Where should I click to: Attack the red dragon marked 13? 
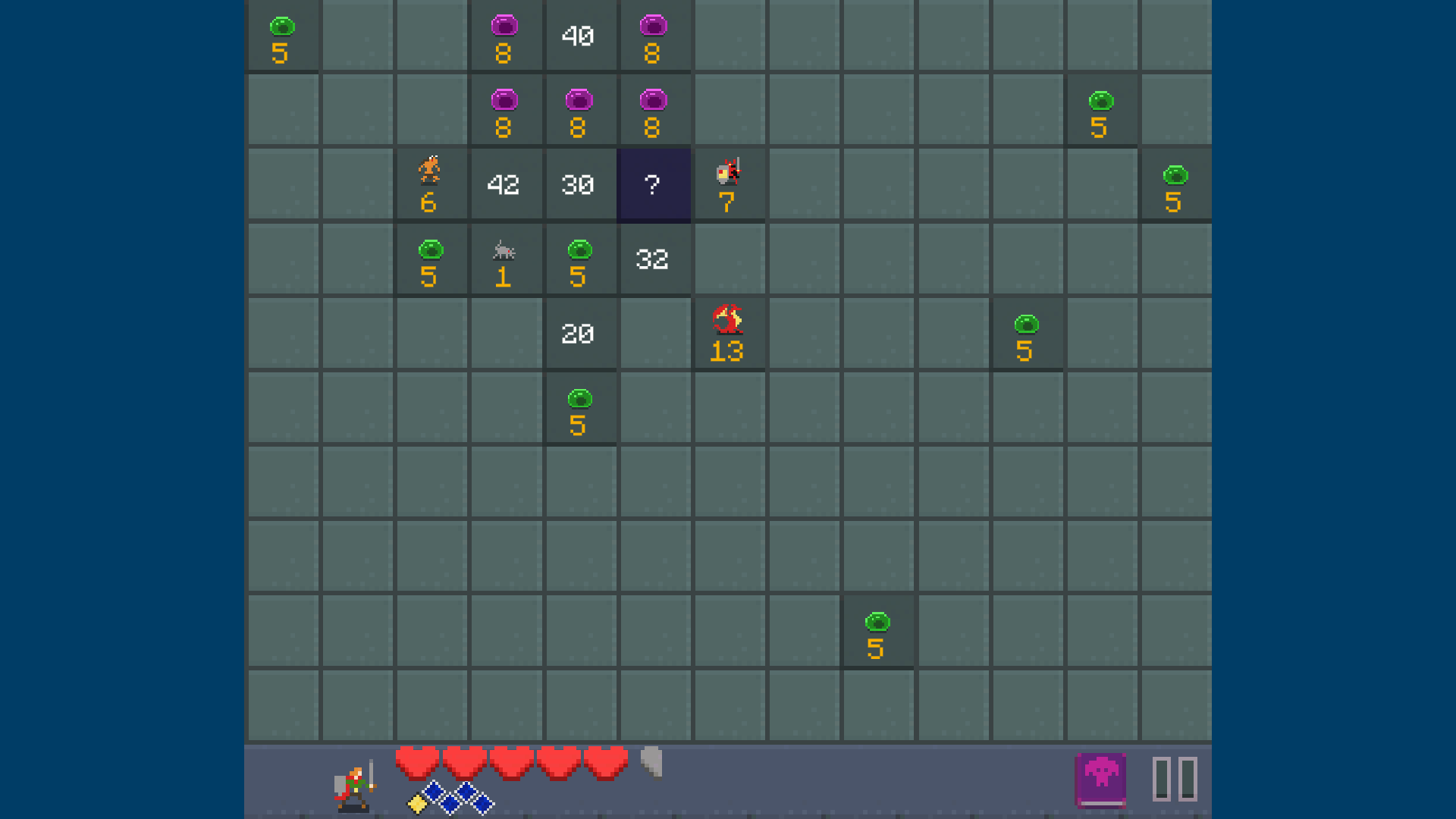click(x=729, y=331)
